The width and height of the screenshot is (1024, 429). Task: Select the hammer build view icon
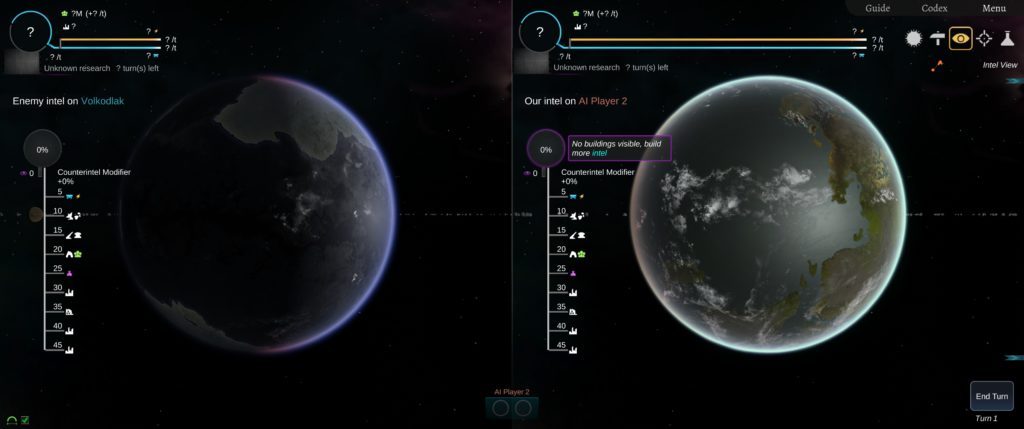(x=937, y=38)
